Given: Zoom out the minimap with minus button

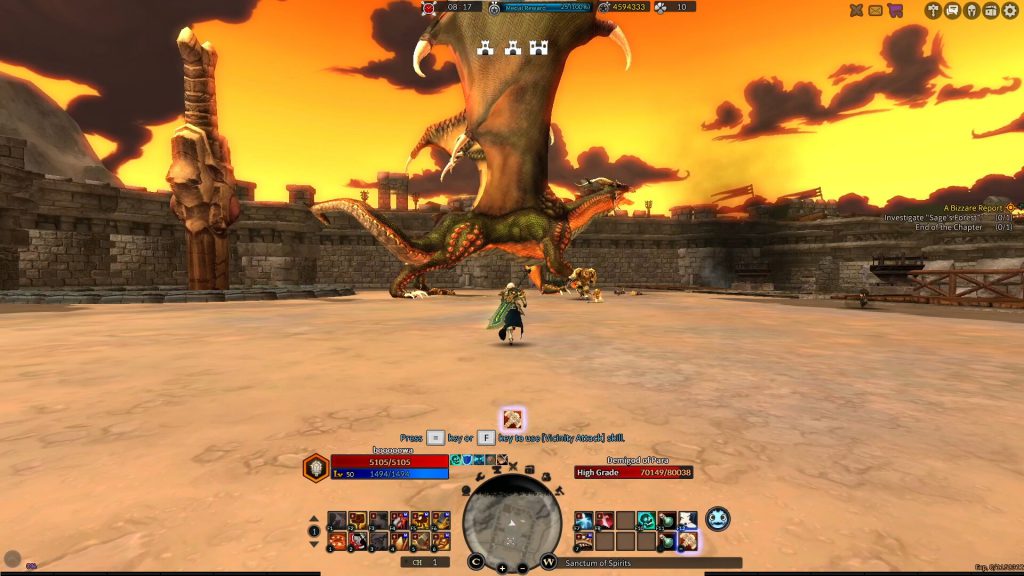Looking at the screenshot, I should [522, 568].
